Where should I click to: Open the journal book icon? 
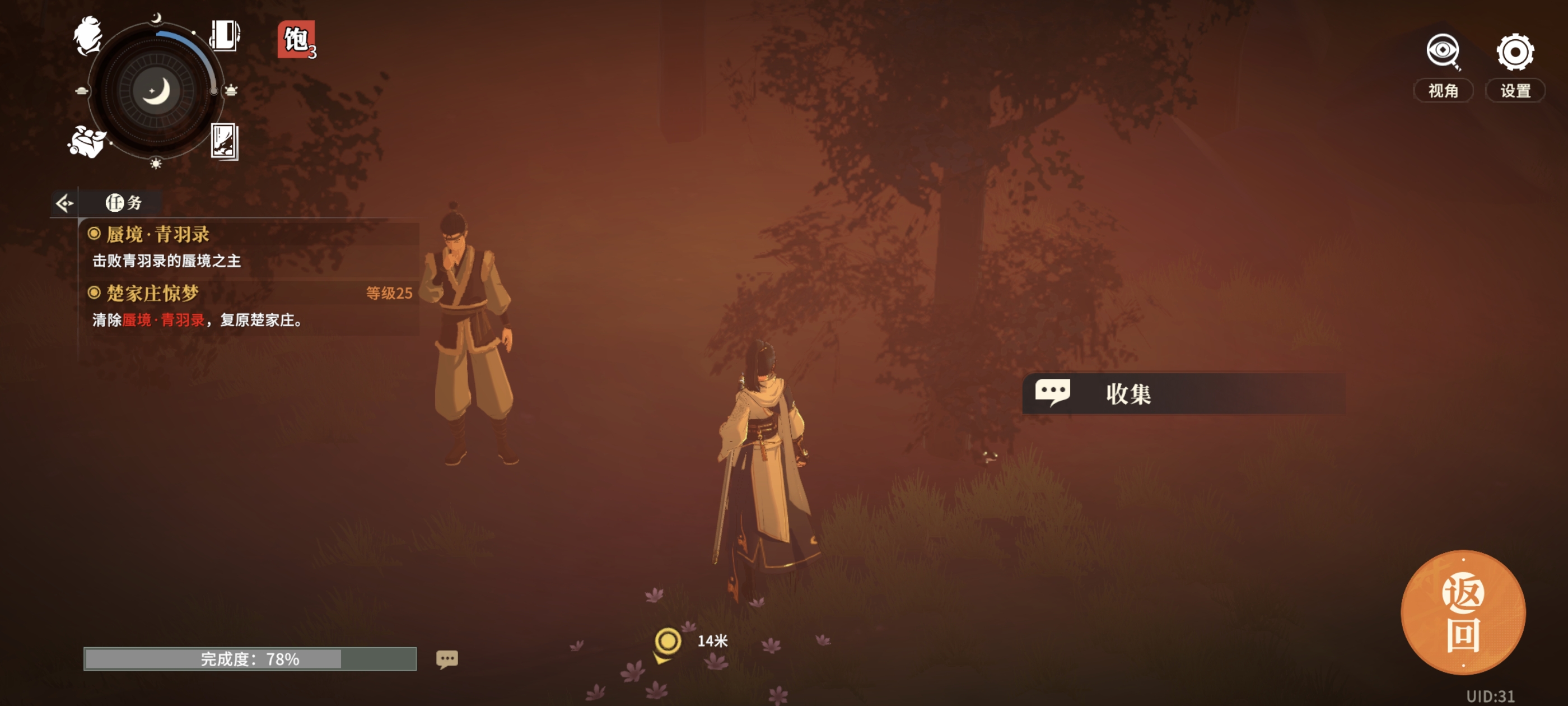pyautogui.click(x=224, y=35)
